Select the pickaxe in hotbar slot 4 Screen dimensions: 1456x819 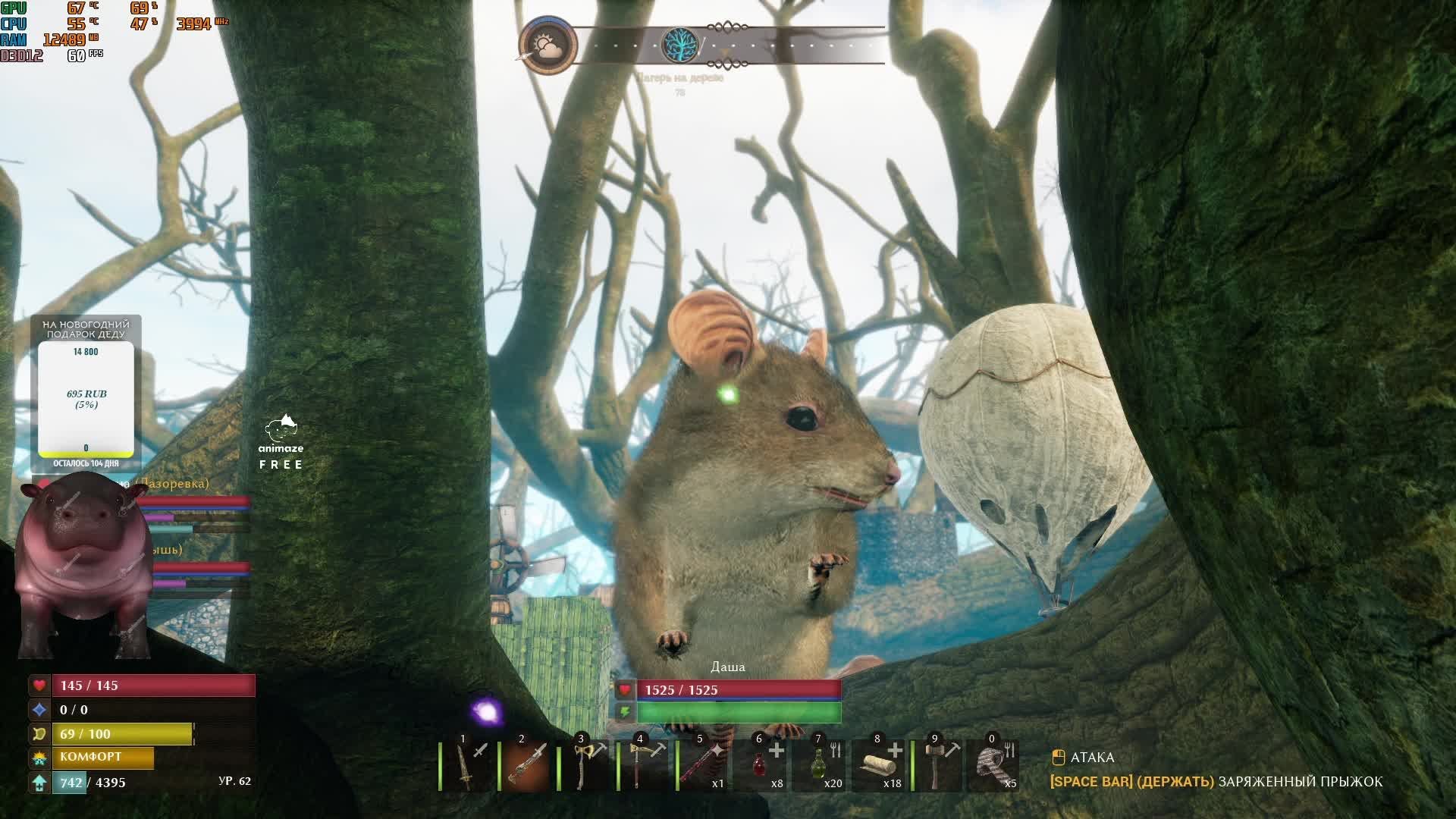(x=645, y=766)
